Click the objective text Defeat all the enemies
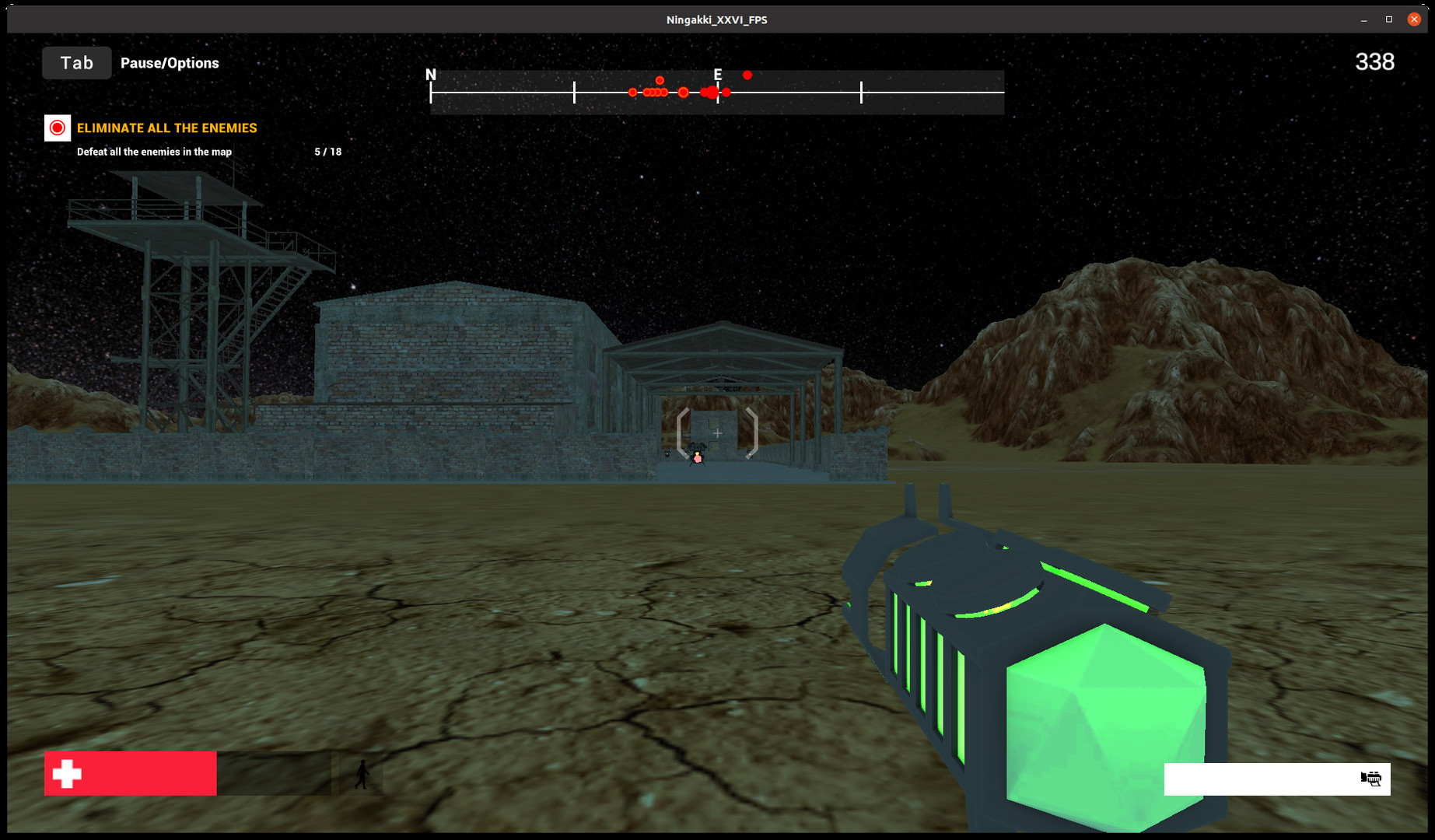This screenshot has height=840, width=1435. point(152,152)
